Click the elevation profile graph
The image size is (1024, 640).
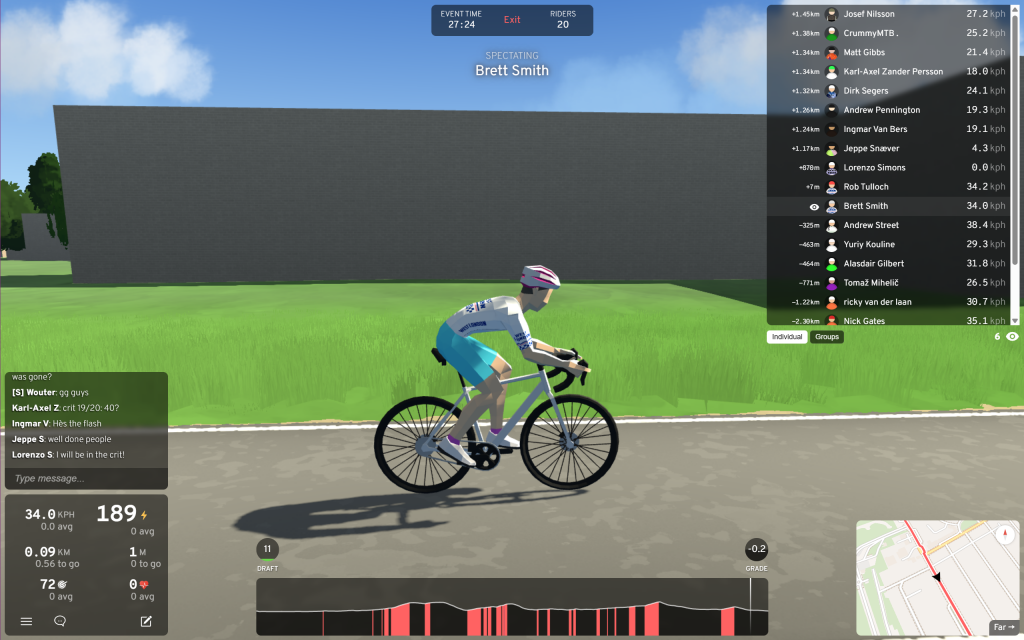512,607
